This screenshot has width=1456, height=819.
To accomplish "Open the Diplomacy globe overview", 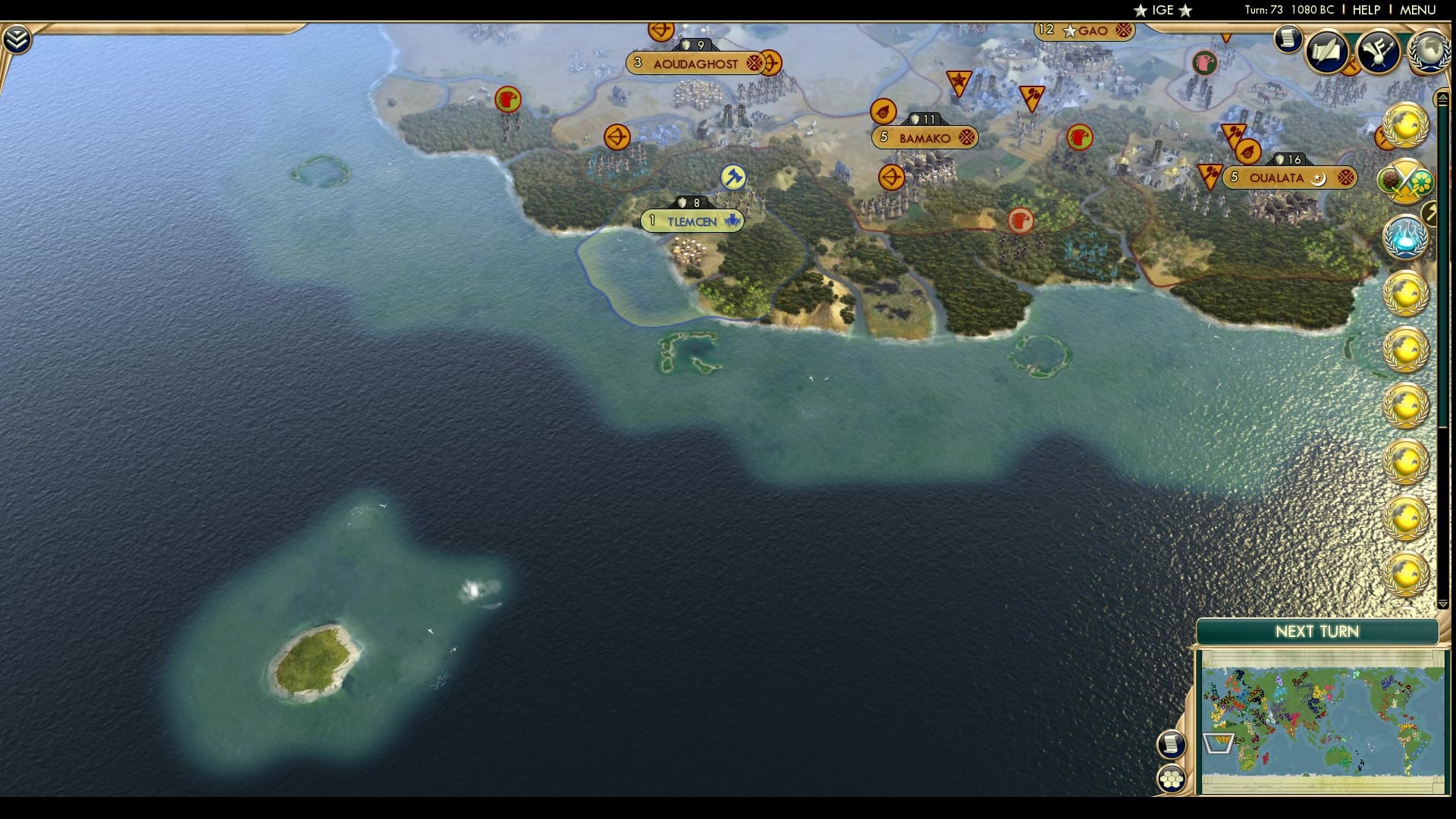I will [x=1426, y=53].
